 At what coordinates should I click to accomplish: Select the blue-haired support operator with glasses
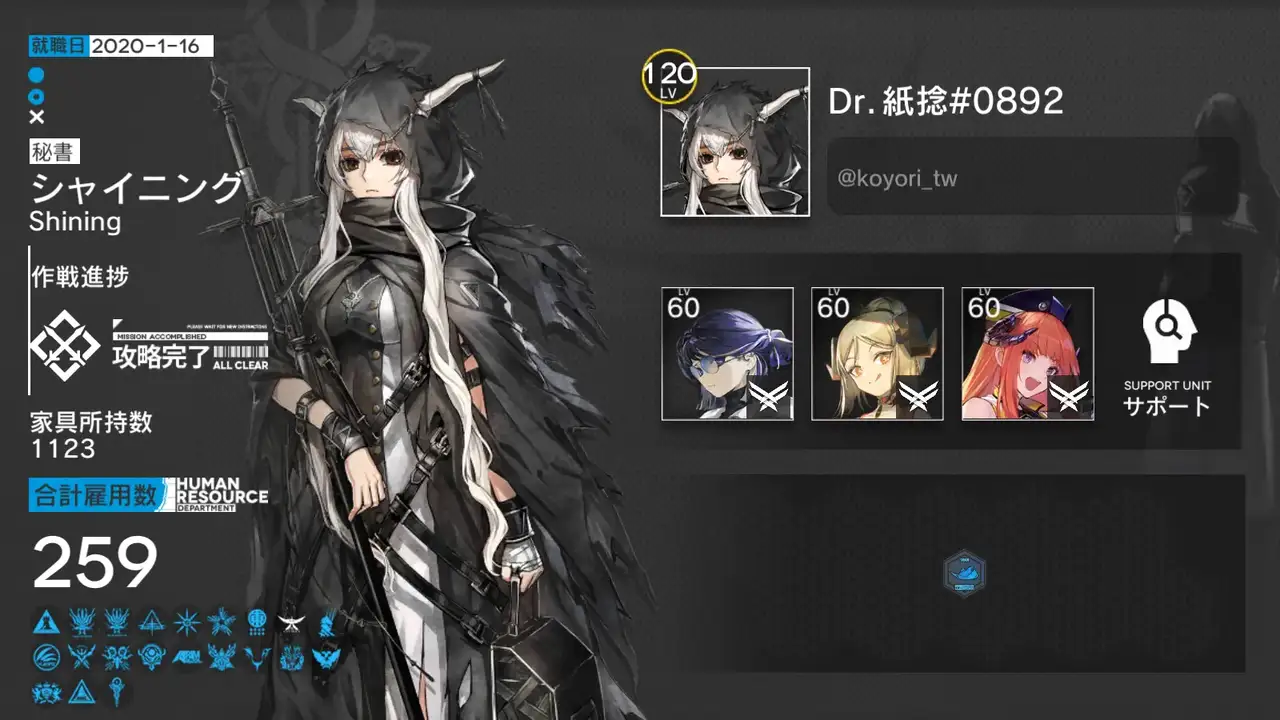coord(727,353)
